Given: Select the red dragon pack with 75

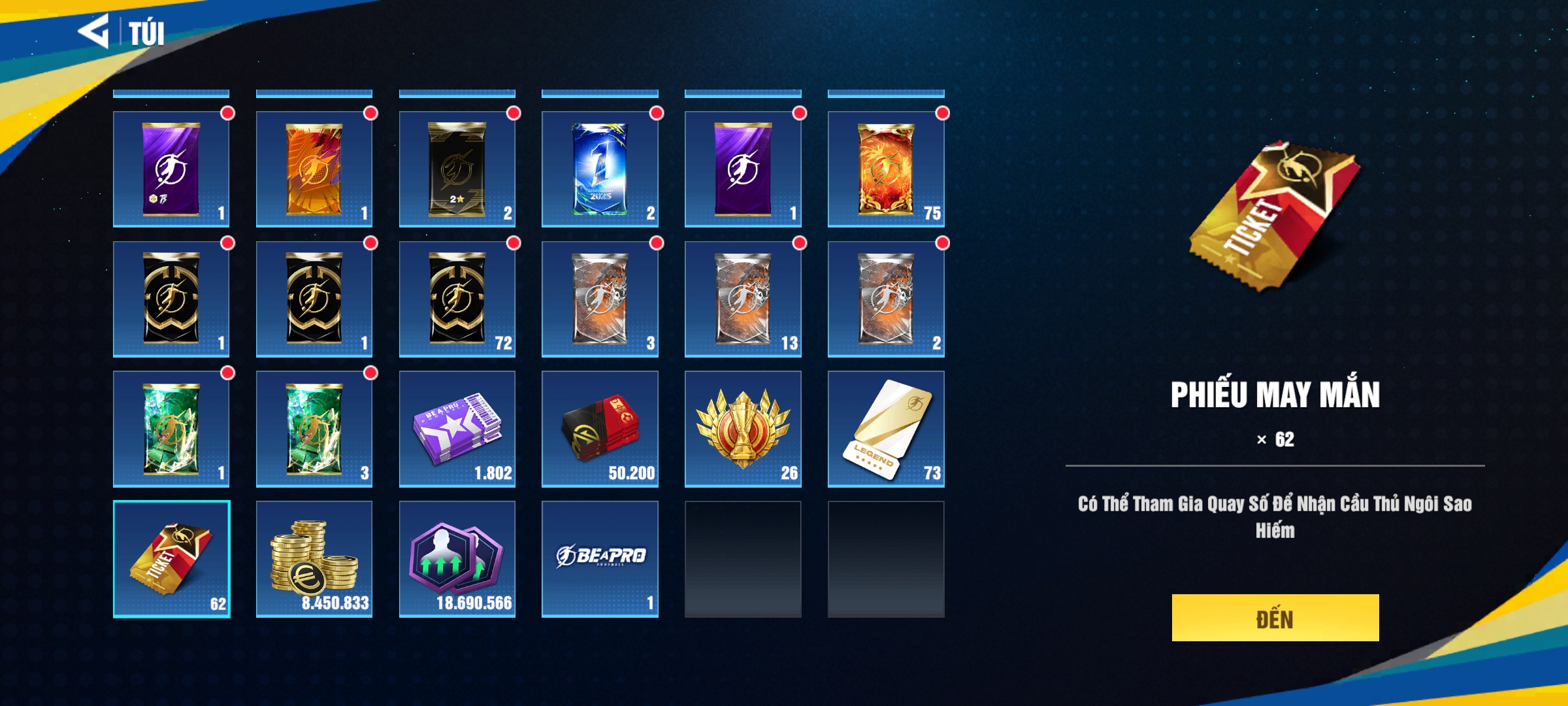Looking at the screenshot, I should (x=886, y=169).
